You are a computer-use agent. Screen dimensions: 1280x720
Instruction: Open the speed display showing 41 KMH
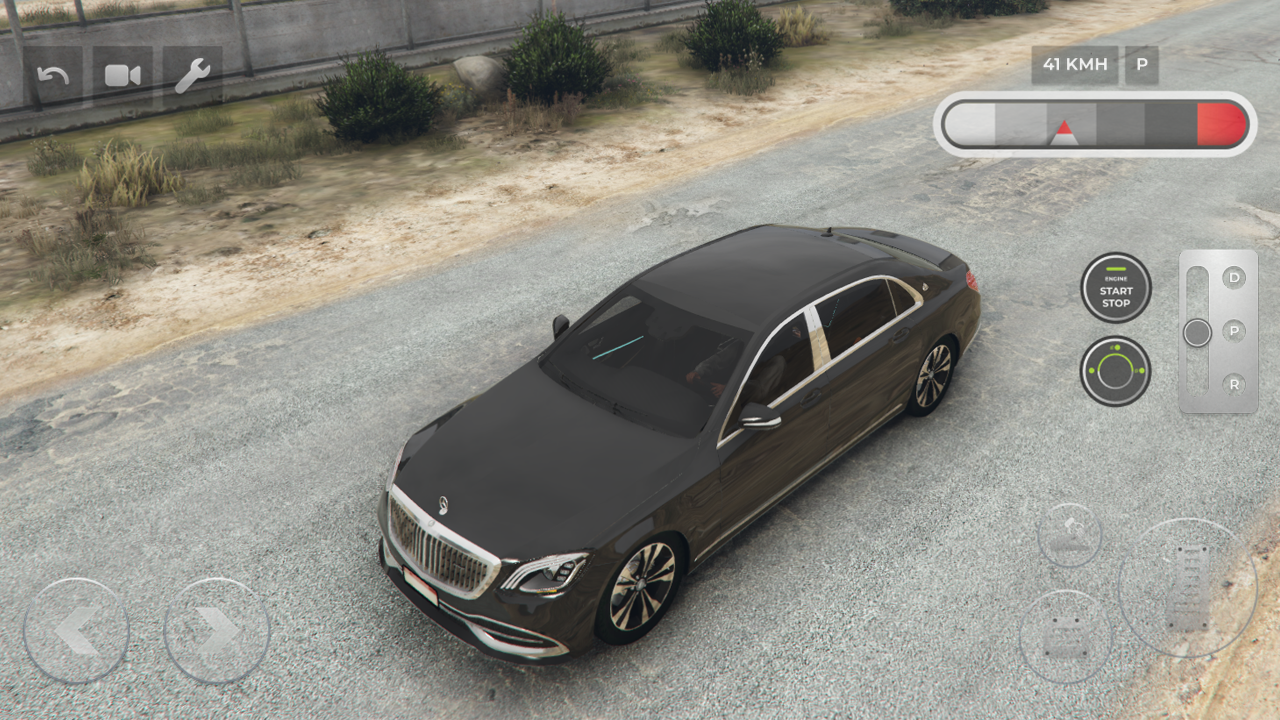point(1074,65)
